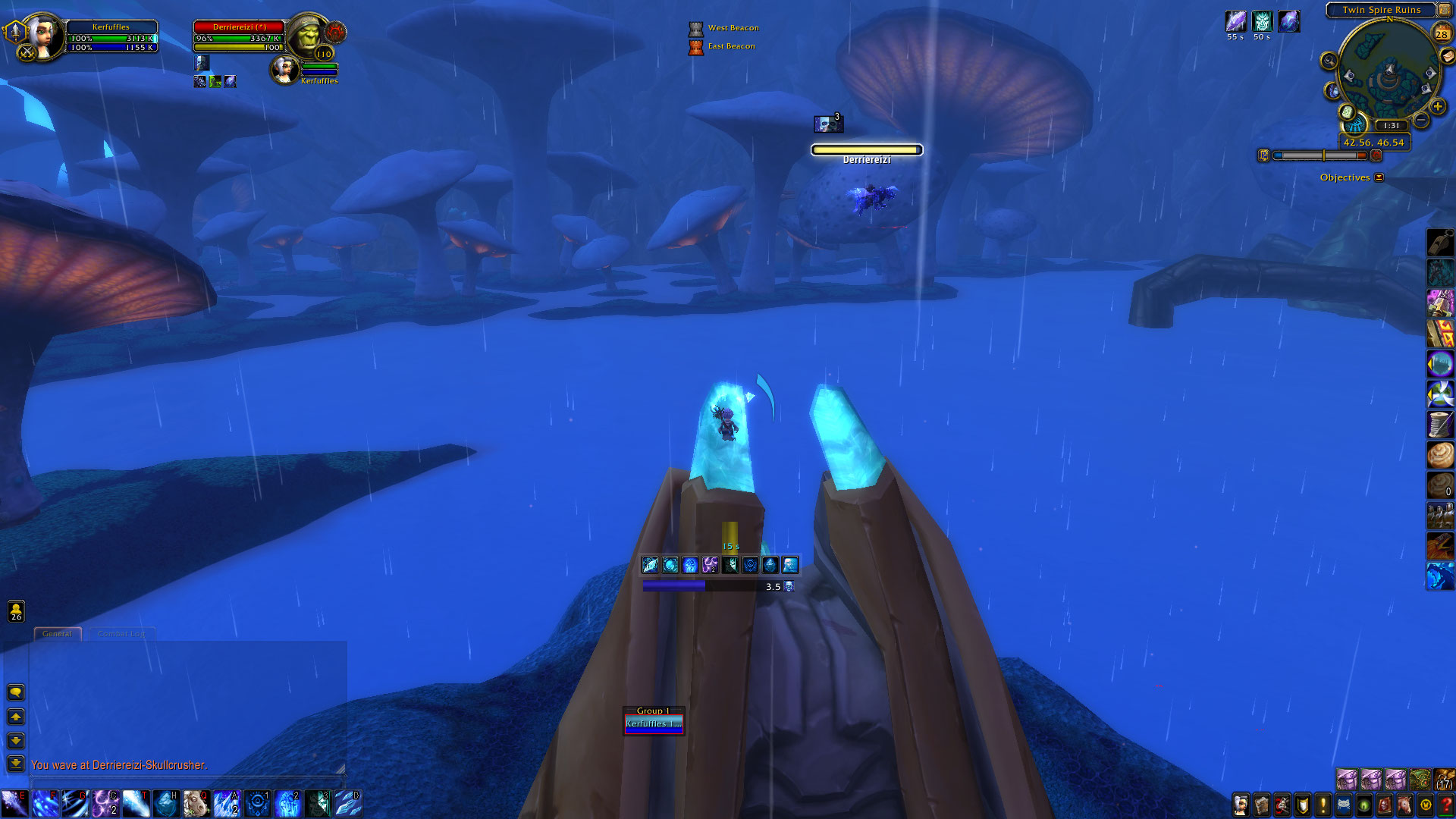This screenshot has height=819, width=1456.
Task: Switch to the Combat Log tab
Action: tap(121, 634)
